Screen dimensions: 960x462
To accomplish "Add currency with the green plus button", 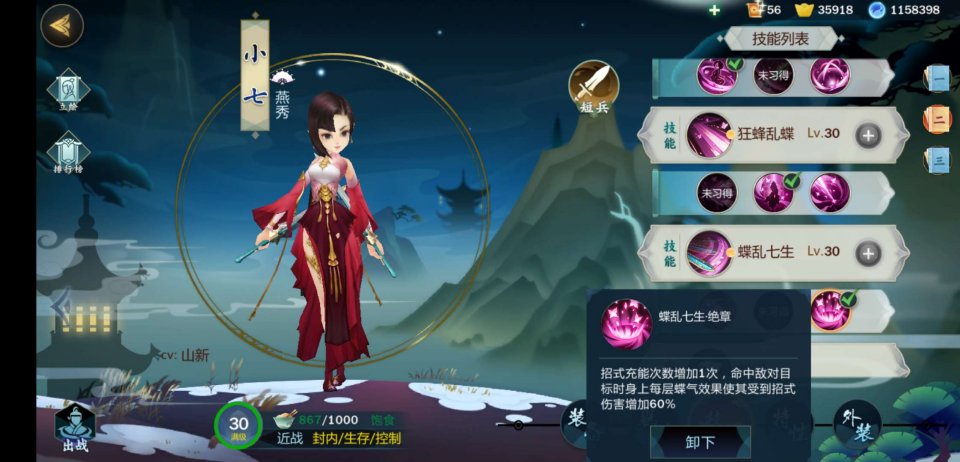I will click(714, 10).
